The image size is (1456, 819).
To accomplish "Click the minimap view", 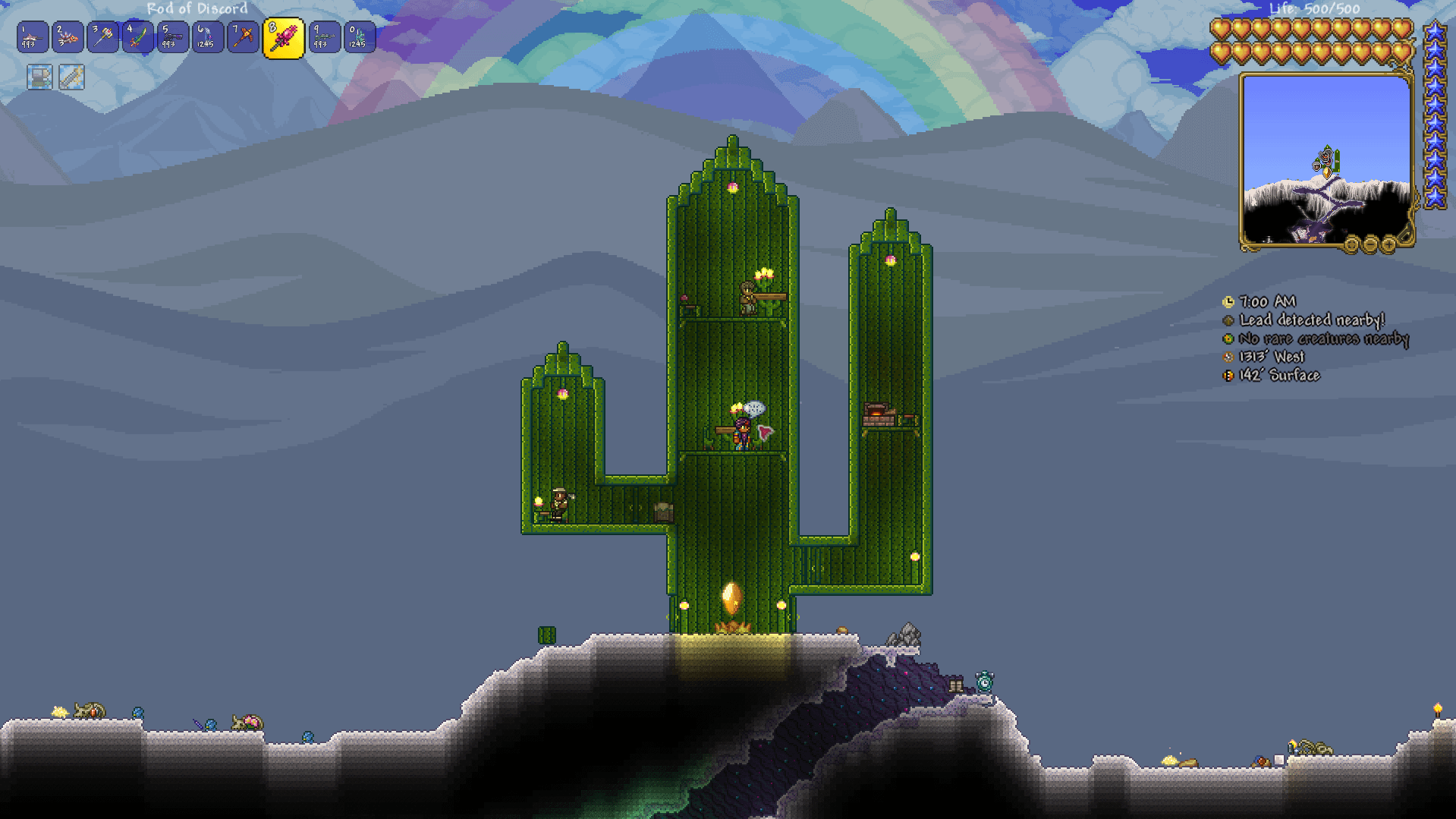I will (x=1325, y=159).
